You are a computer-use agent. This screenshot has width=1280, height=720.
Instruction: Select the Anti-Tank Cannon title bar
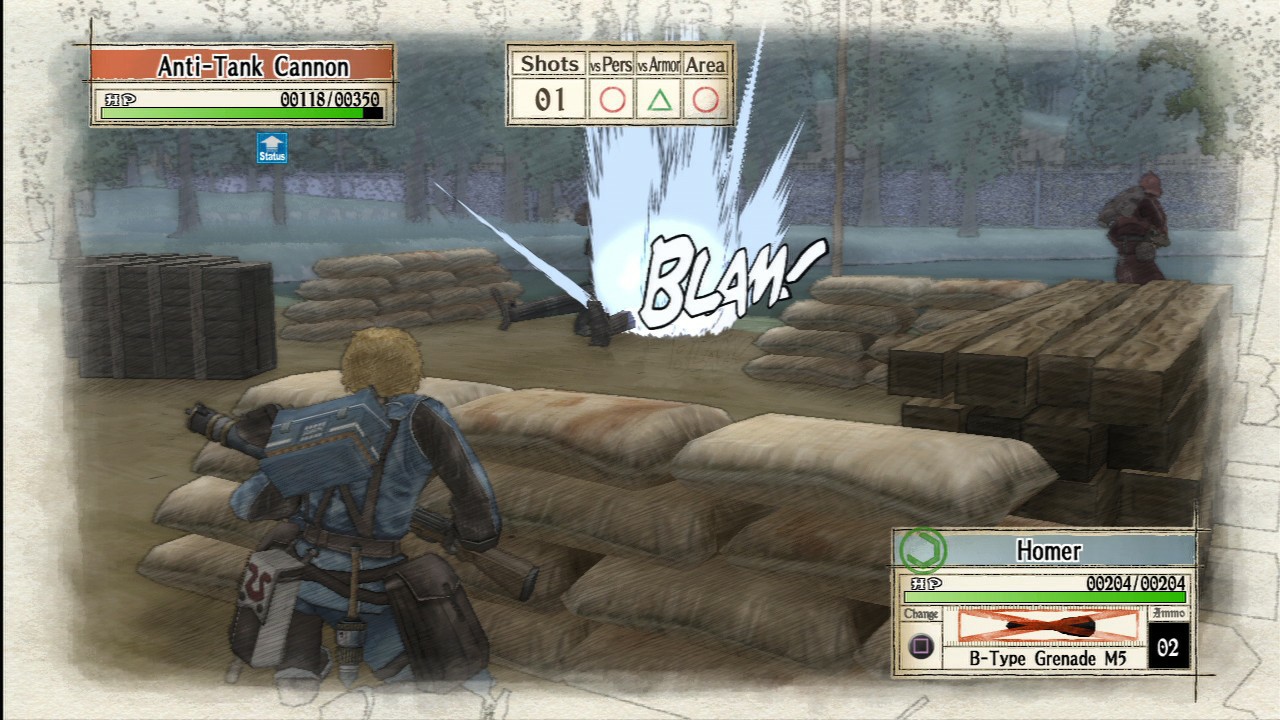(253, 67)
